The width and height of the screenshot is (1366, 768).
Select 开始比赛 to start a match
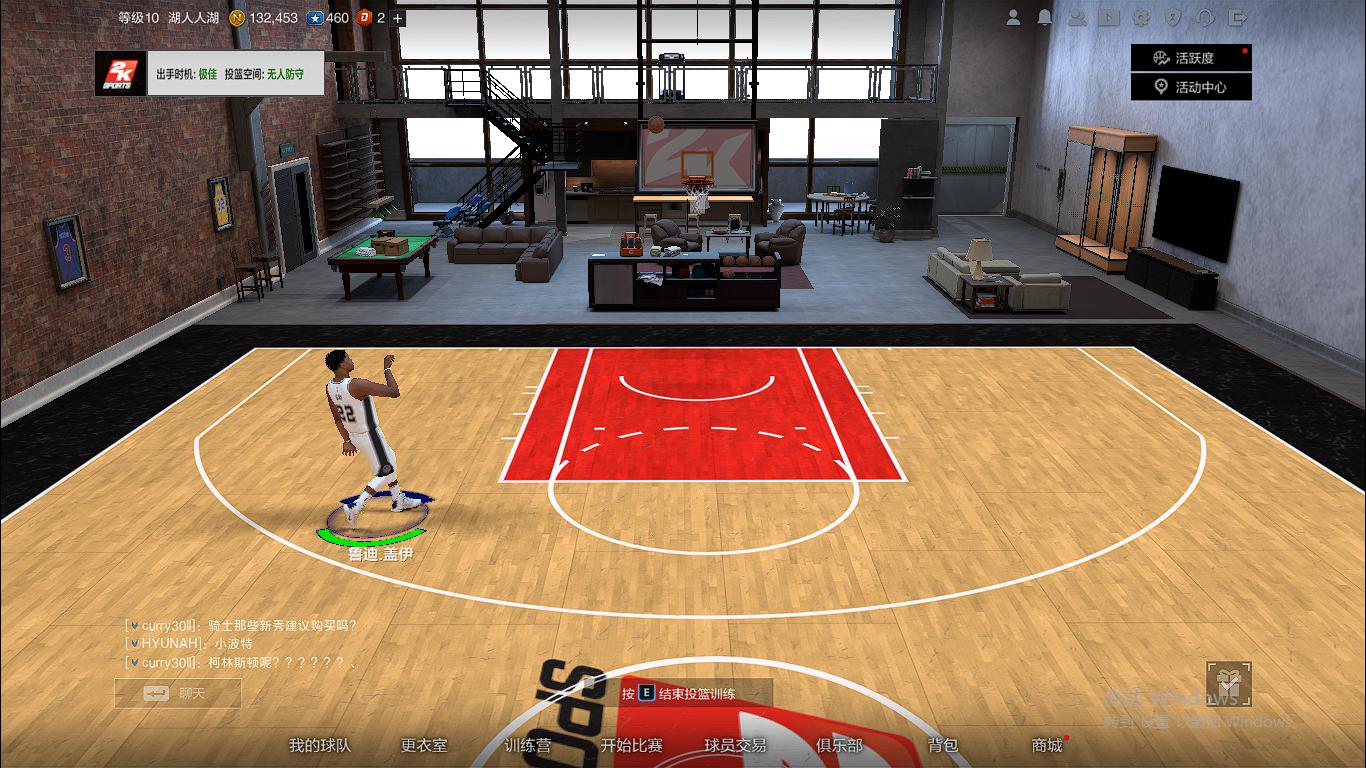[x=633, y=747]
